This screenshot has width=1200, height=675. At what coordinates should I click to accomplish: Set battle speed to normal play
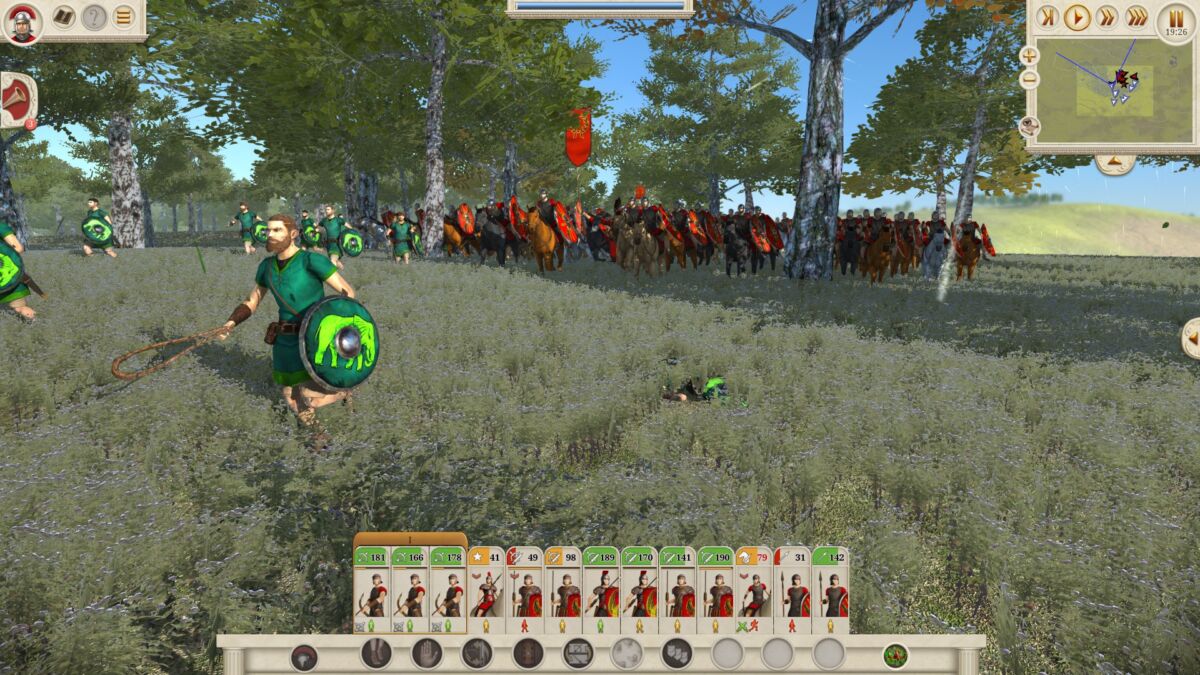click(x=1077, y=16)
